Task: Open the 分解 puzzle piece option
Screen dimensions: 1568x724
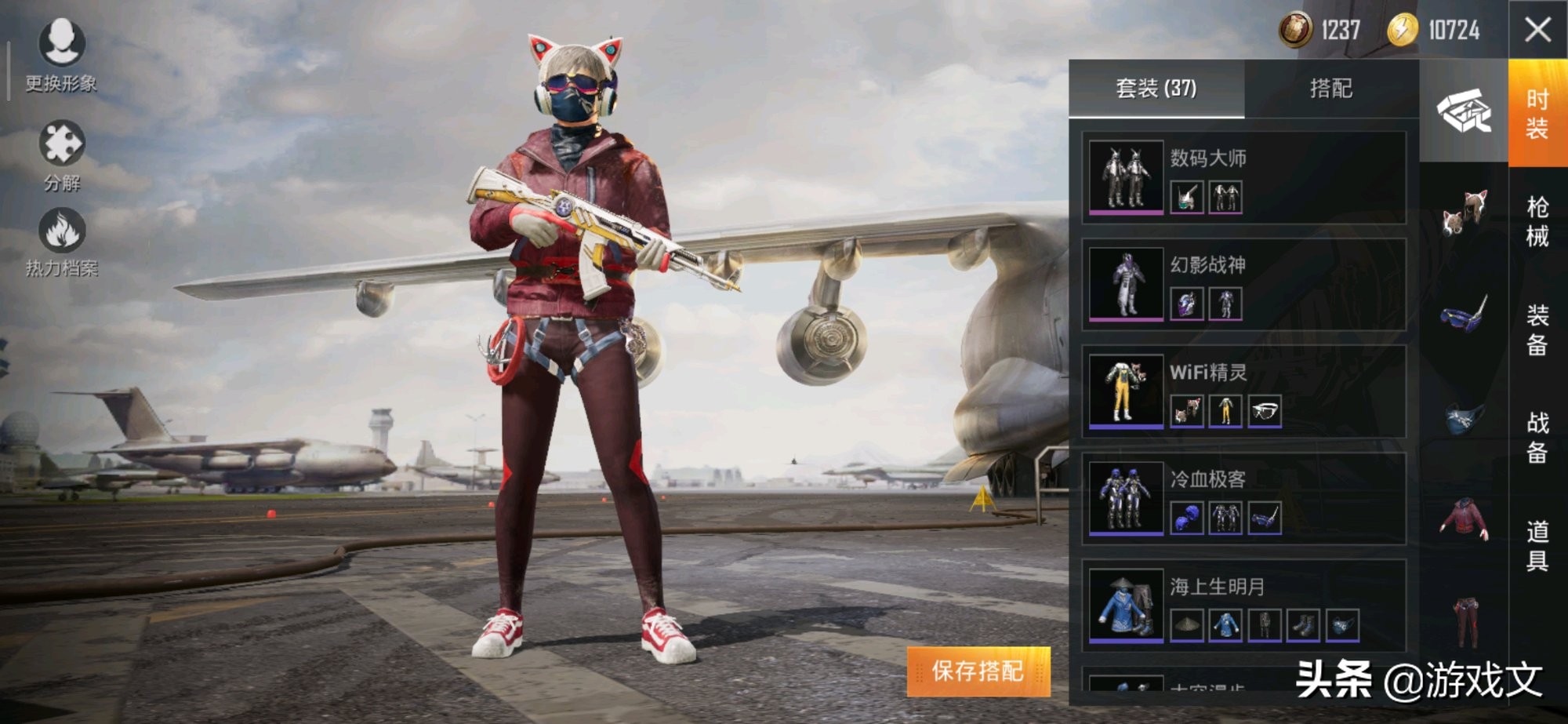Action: [62, 155]
